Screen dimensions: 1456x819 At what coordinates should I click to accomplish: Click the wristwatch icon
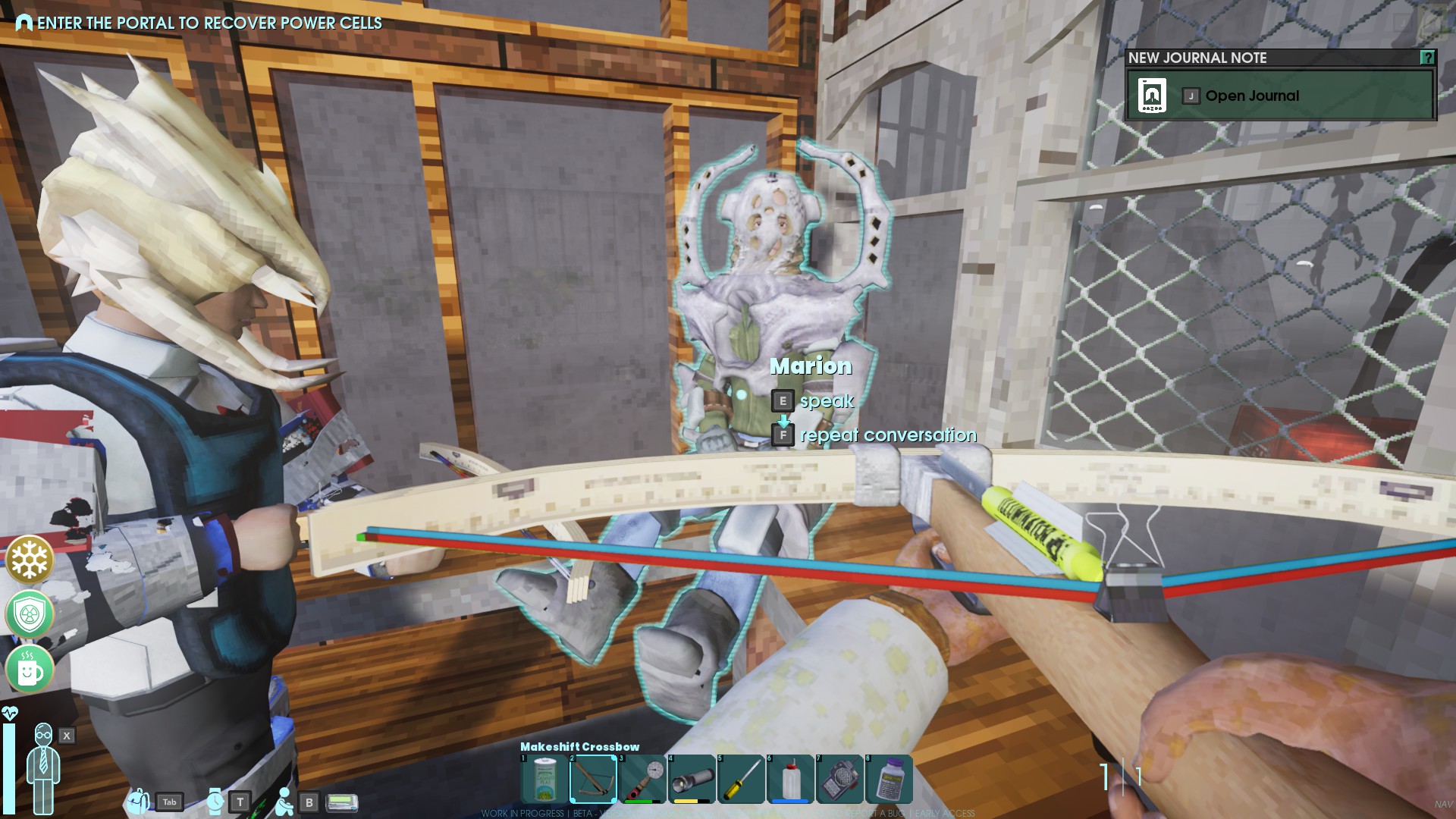coord(215,801)
